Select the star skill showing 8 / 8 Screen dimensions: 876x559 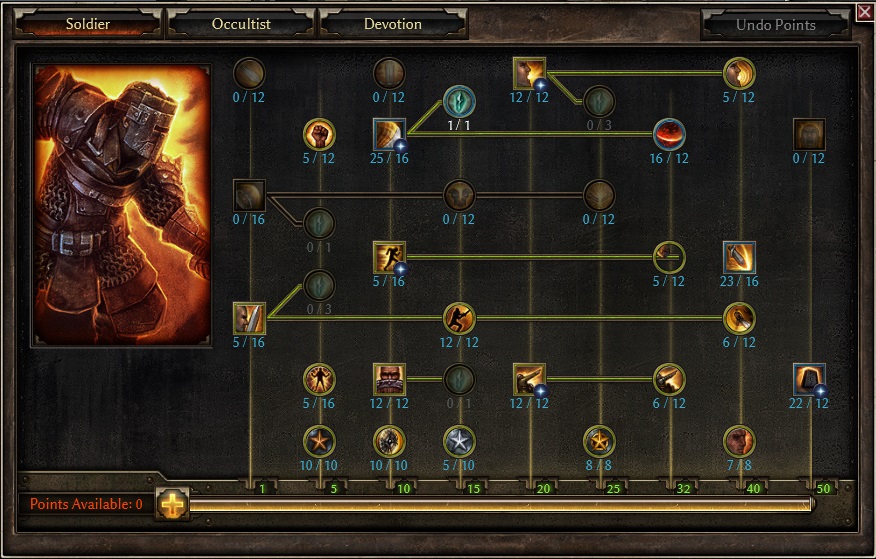coord(599,440)
